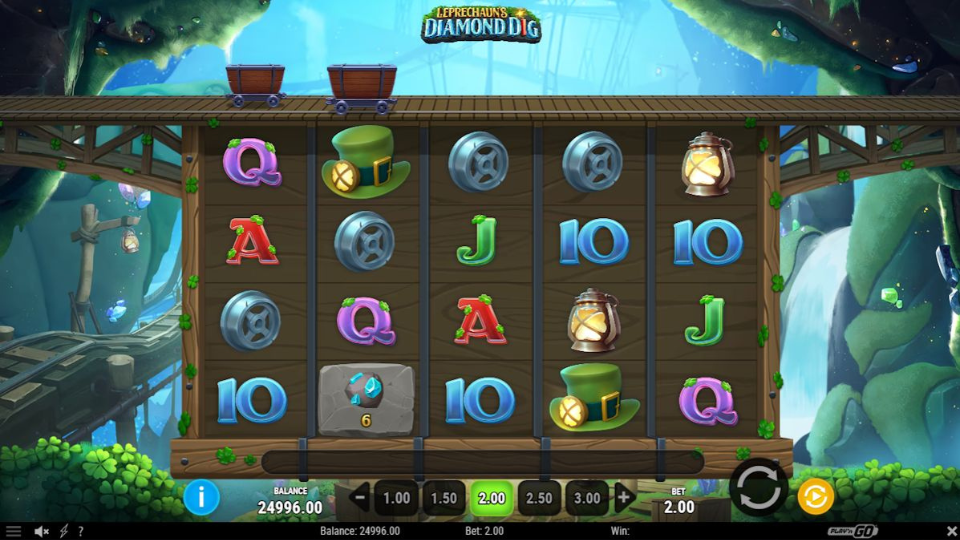Screen dimensions: 960x540
Task: Select the 1.00 bet amount
Action: point(397,497)
